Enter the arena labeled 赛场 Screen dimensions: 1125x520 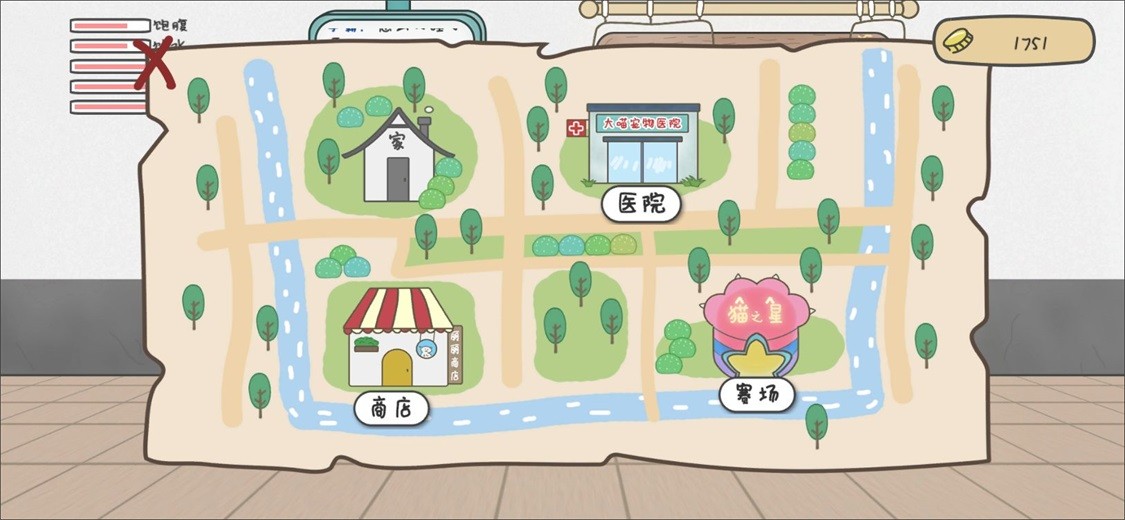click(757, 394)
